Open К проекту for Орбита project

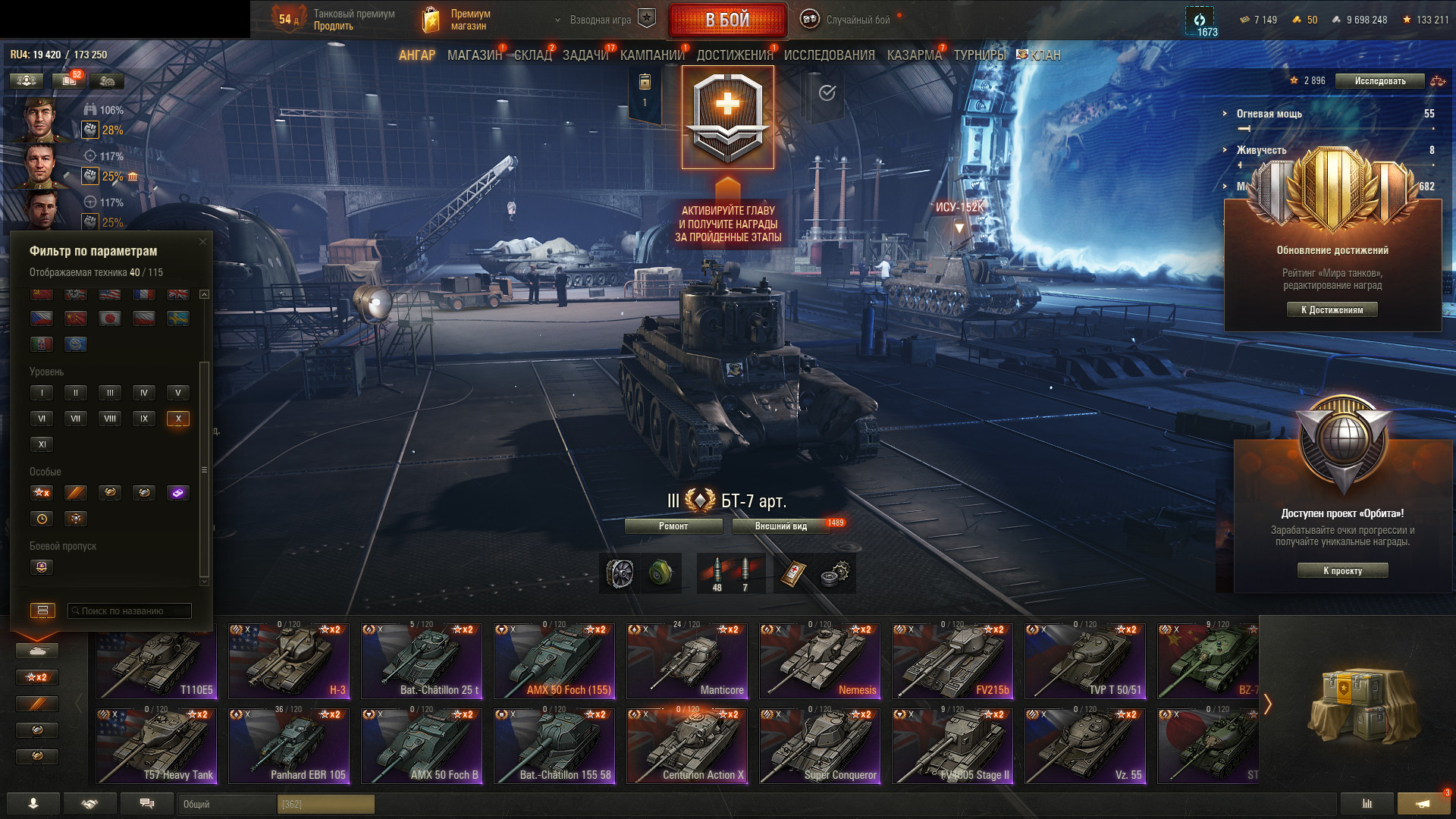click(1342, 571)
